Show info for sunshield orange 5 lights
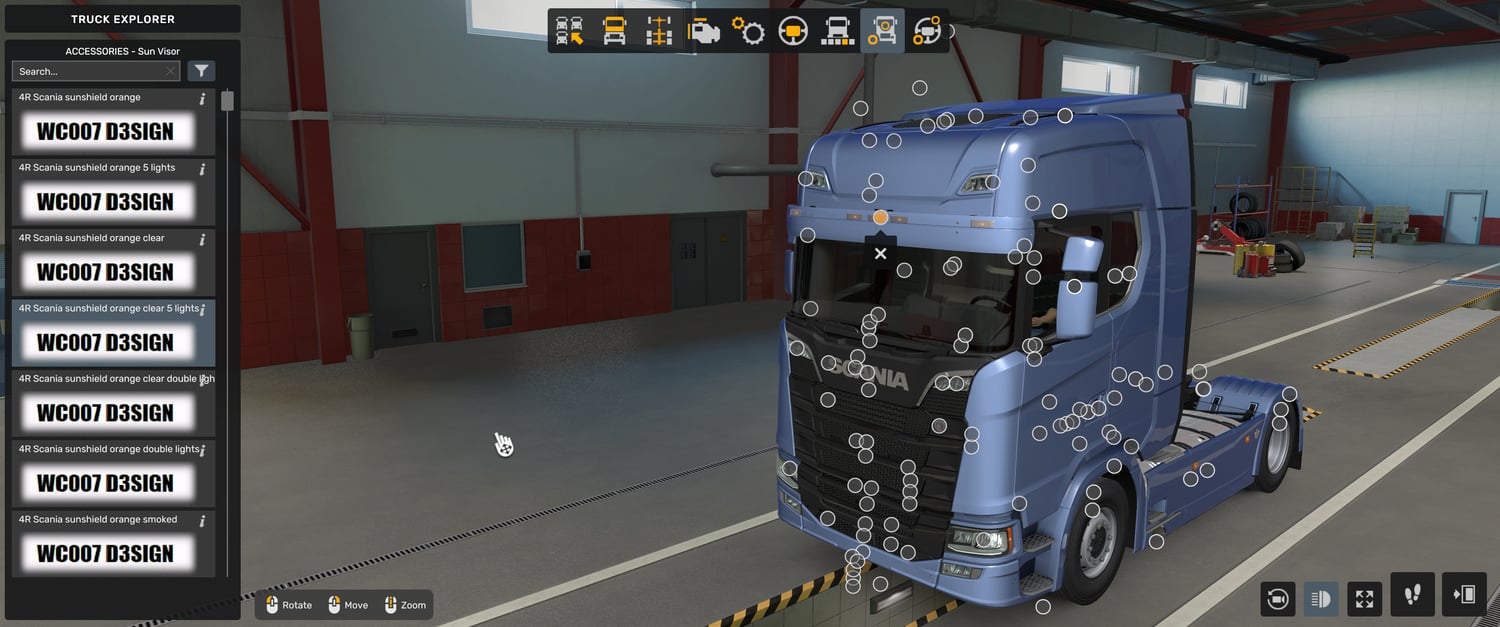Viewport: 1500px width, 627px height. (x=202, y=169)
